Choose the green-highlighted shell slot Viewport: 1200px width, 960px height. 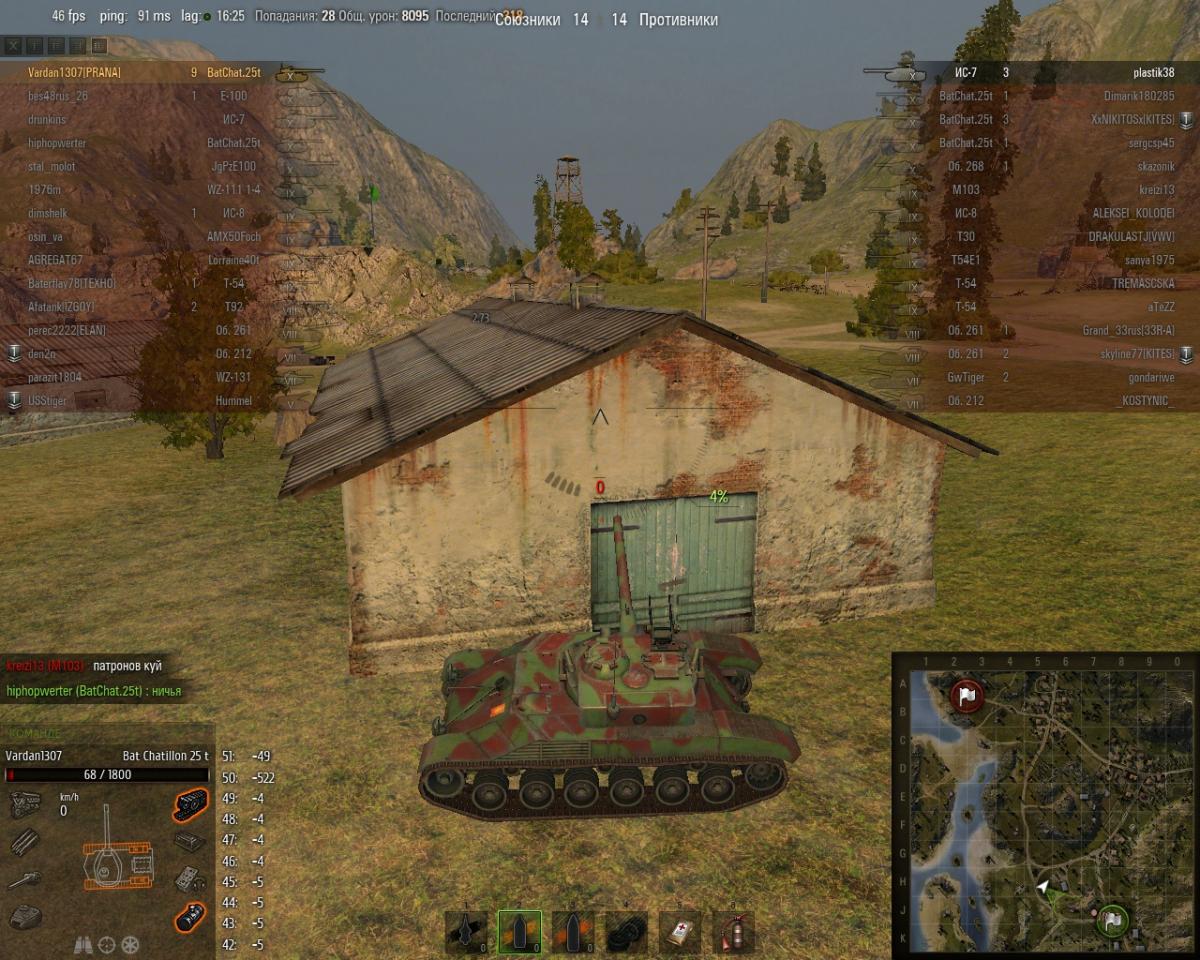click(519, 932)
